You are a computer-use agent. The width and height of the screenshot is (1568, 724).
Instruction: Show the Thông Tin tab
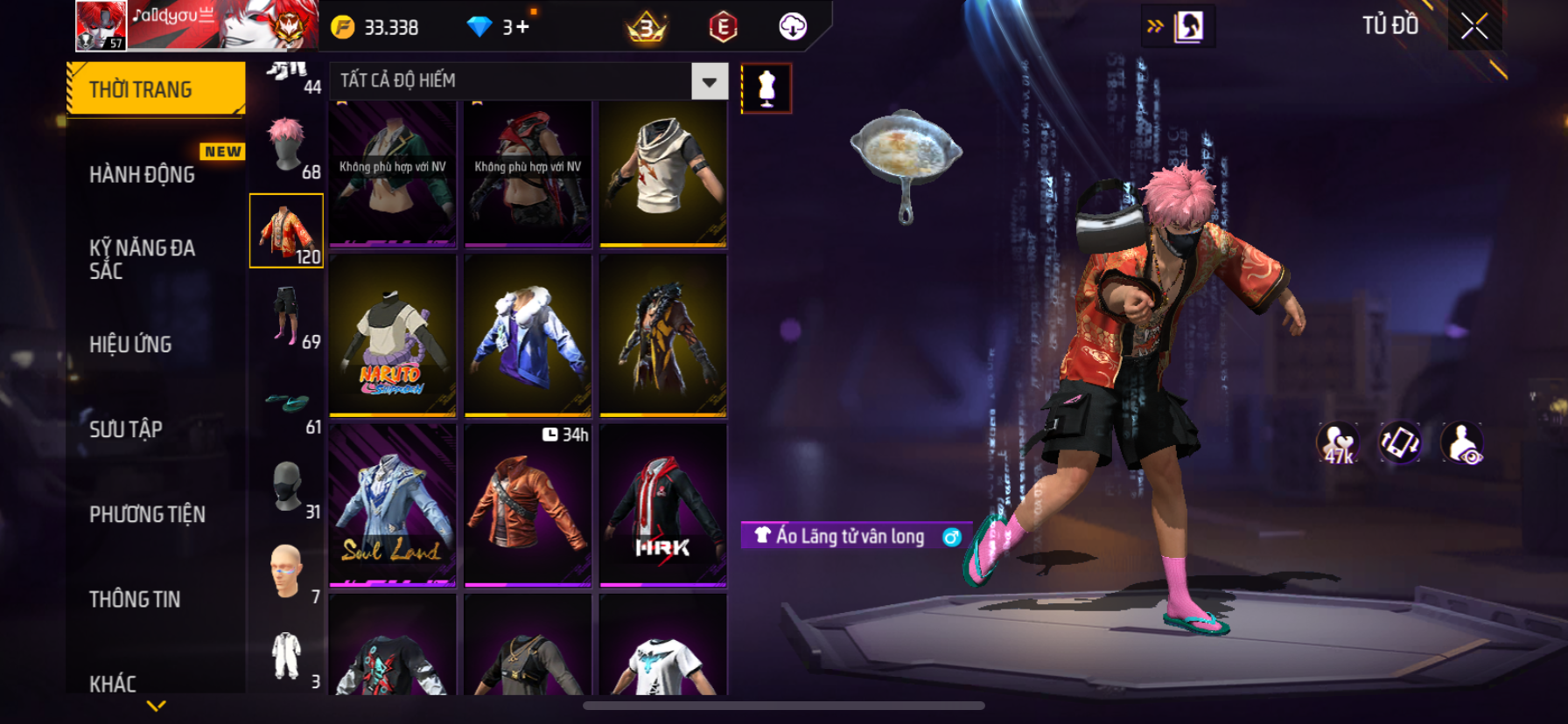tap(135, 599)
